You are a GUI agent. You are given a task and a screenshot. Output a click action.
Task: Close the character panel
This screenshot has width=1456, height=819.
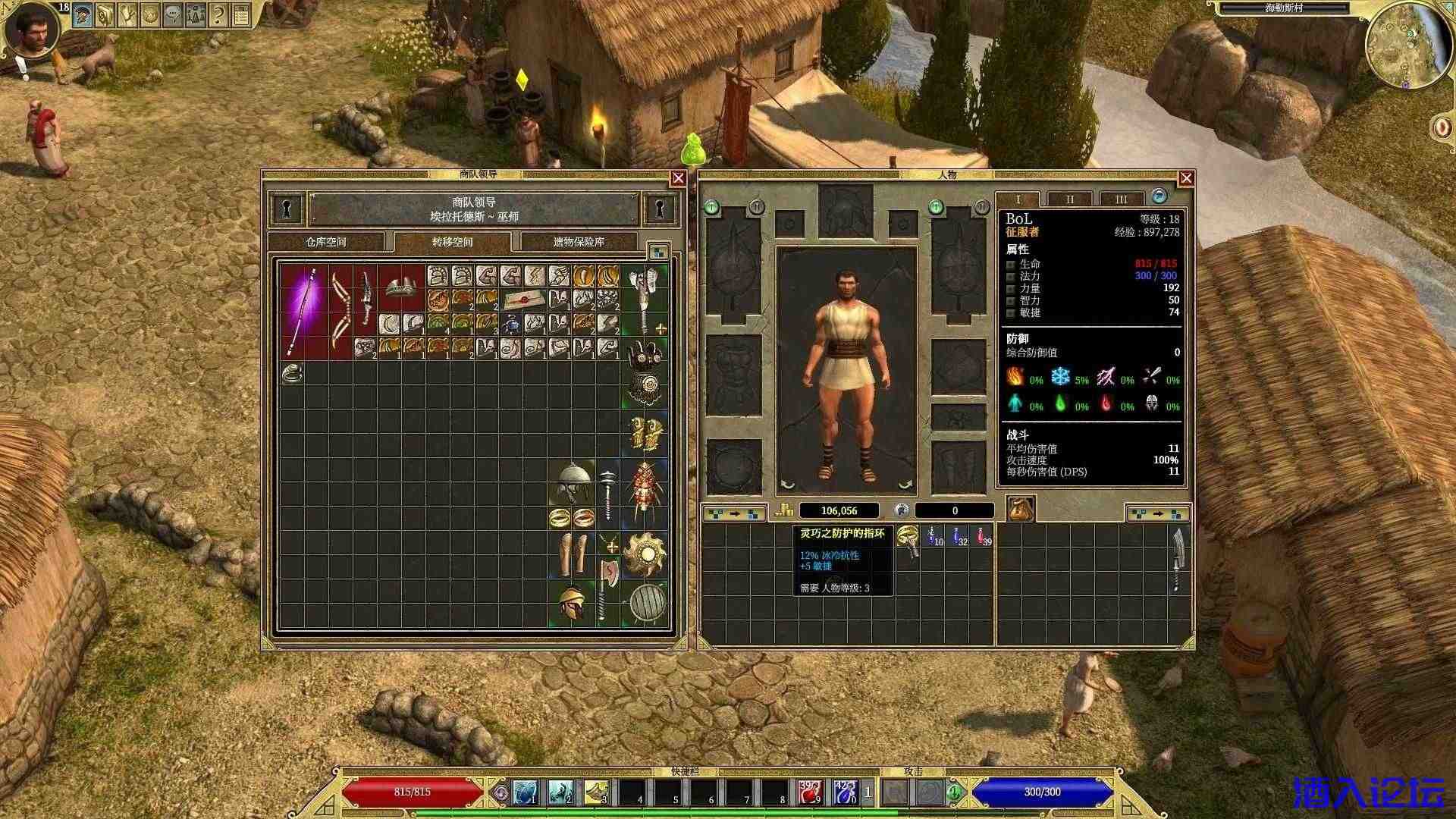1186,178
